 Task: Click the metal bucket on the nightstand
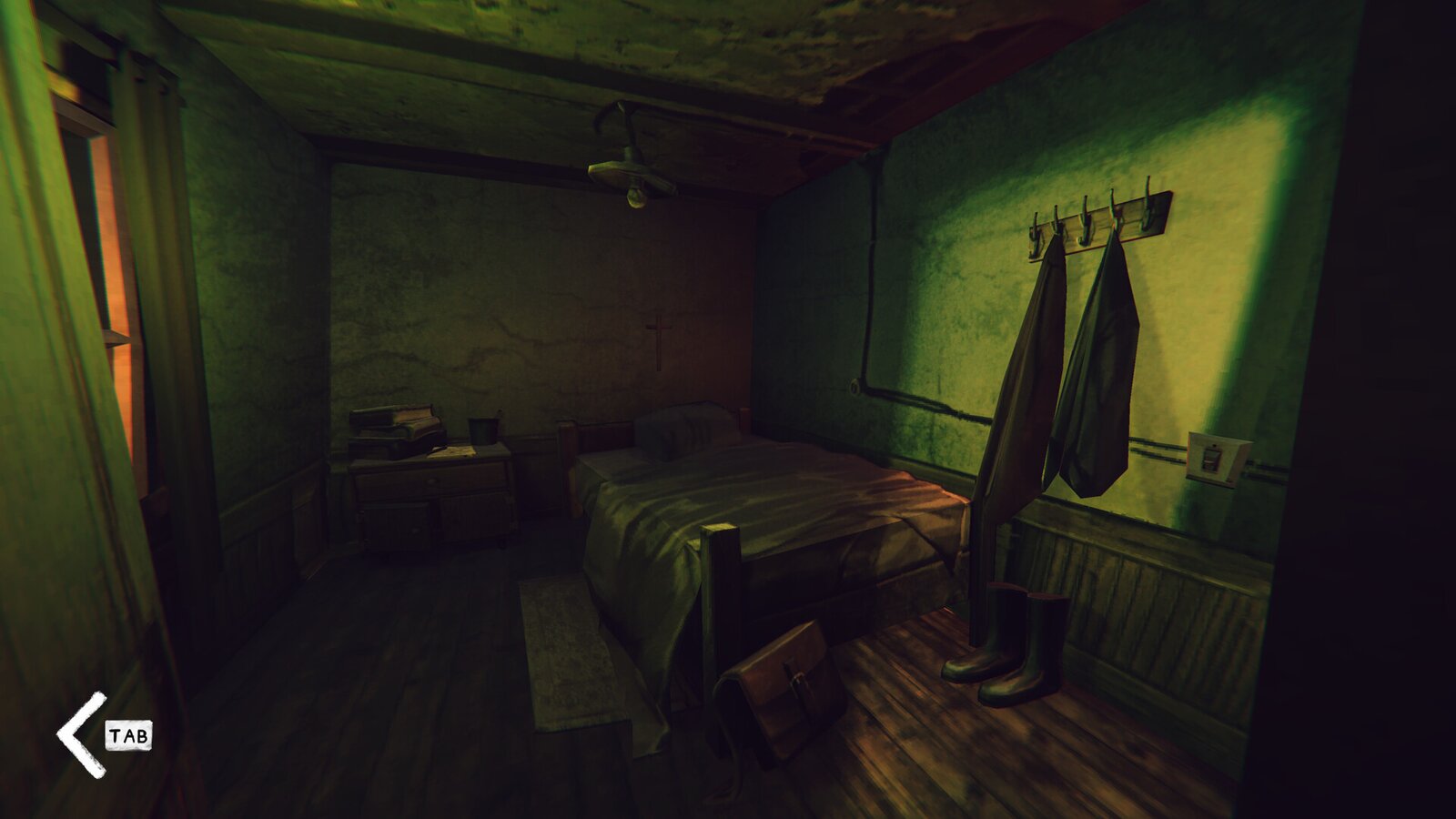pyautogui.click(x=482, y=430)
